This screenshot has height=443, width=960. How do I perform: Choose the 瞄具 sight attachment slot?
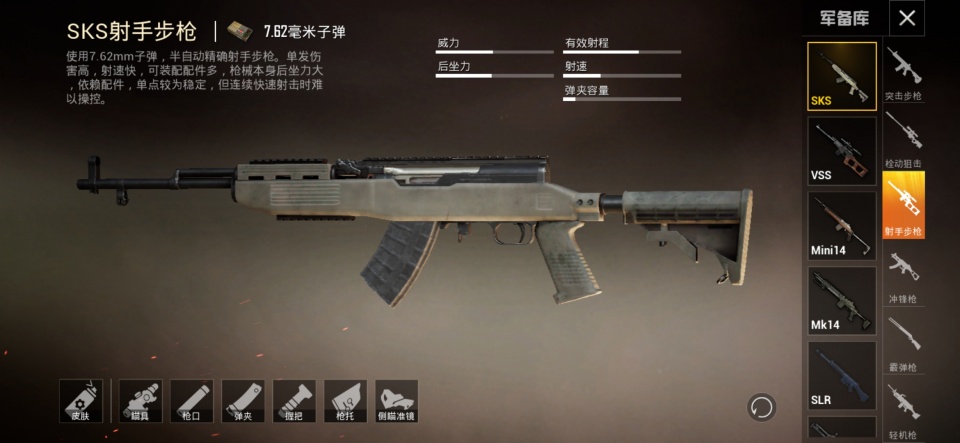click(140, 401)
